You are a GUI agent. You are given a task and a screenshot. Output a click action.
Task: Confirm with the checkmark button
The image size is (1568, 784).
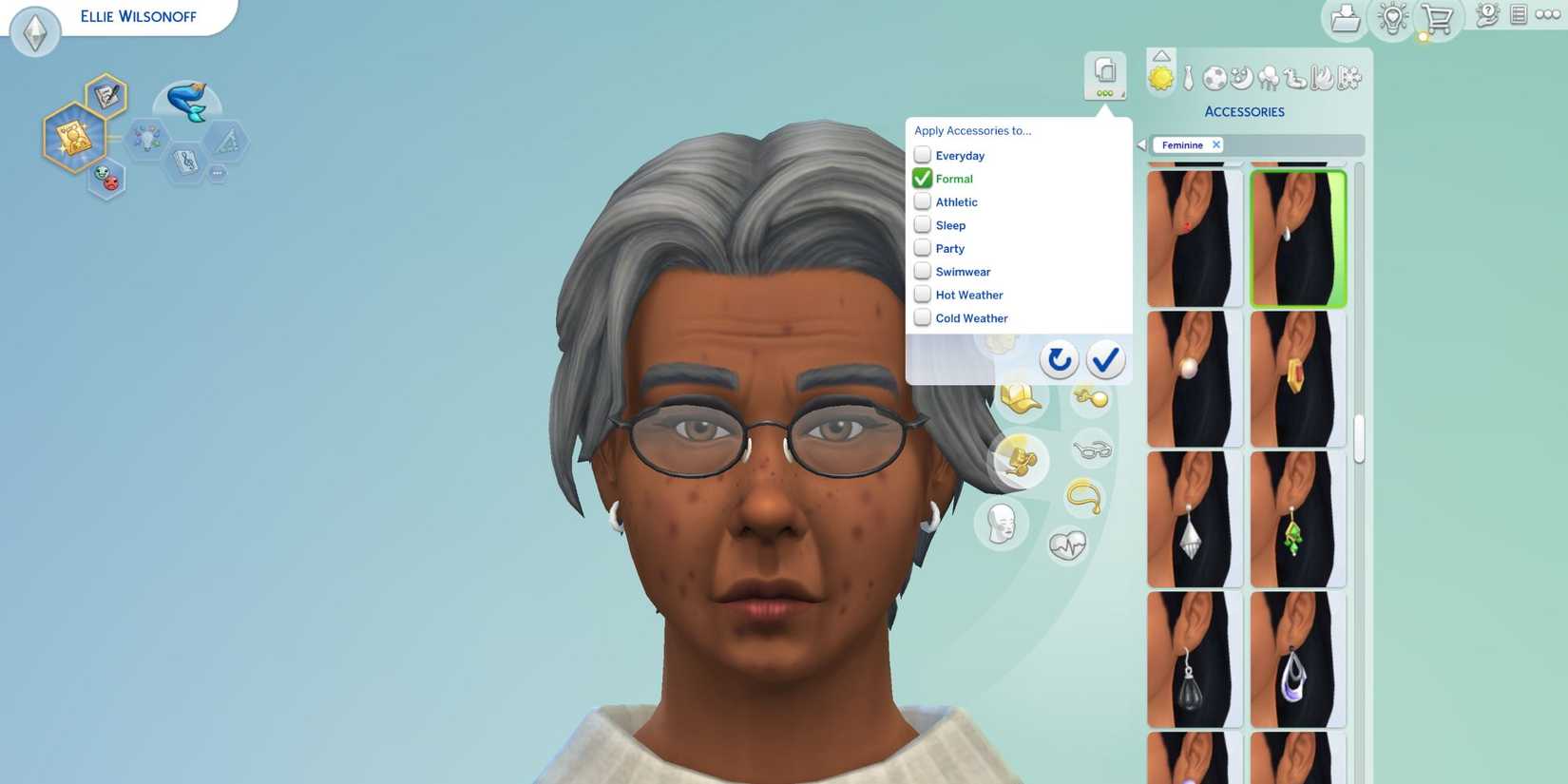[1104, 360]
